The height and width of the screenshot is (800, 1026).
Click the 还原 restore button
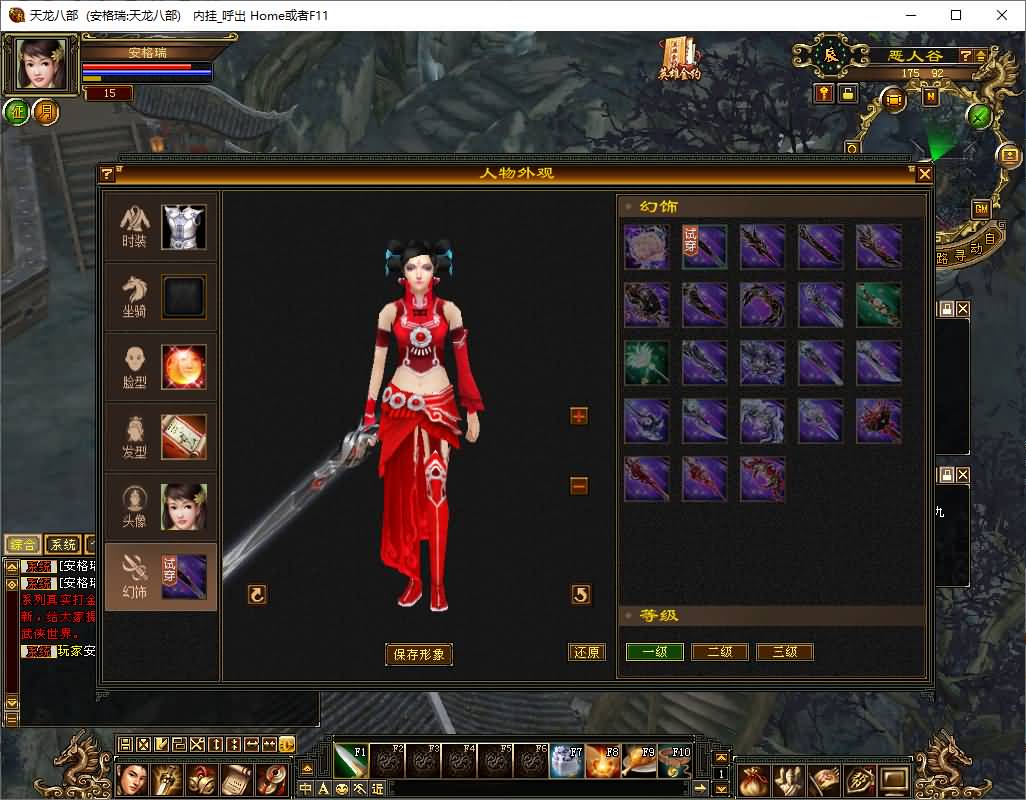coord(587,652)
